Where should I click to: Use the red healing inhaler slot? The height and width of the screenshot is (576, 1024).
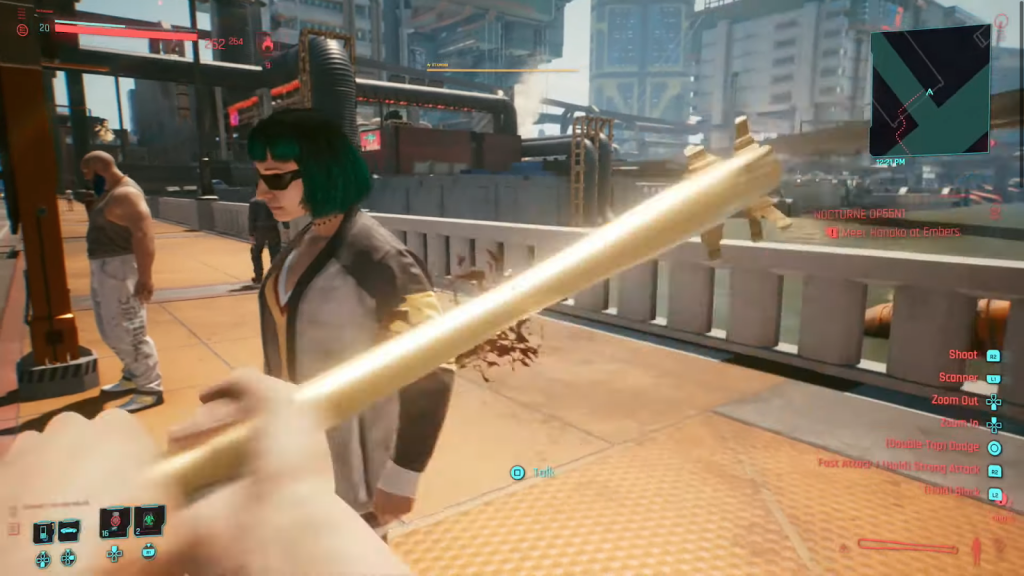coord(115,522)
